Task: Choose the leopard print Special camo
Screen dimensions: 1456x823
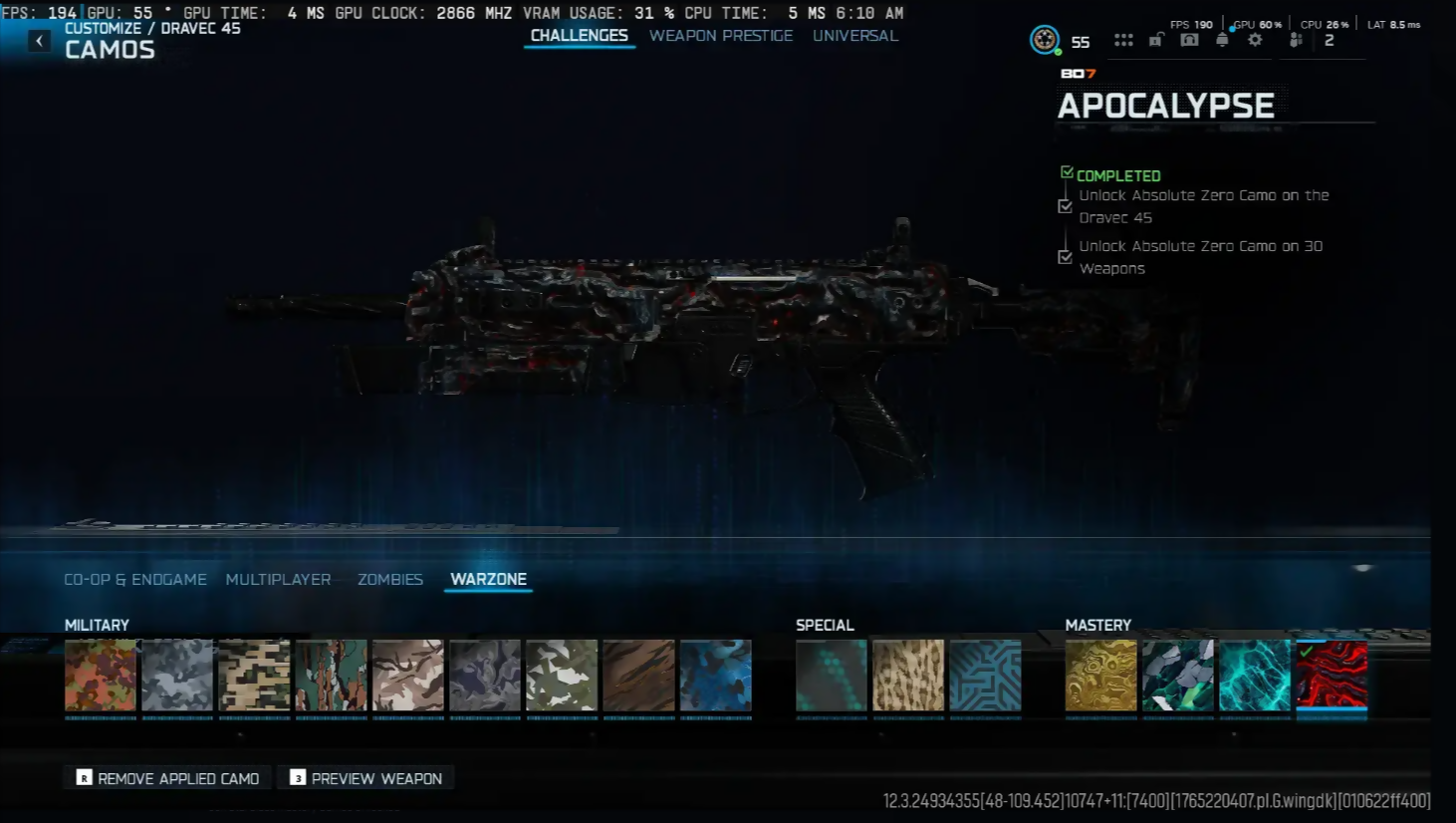Action: click(908, 676)
